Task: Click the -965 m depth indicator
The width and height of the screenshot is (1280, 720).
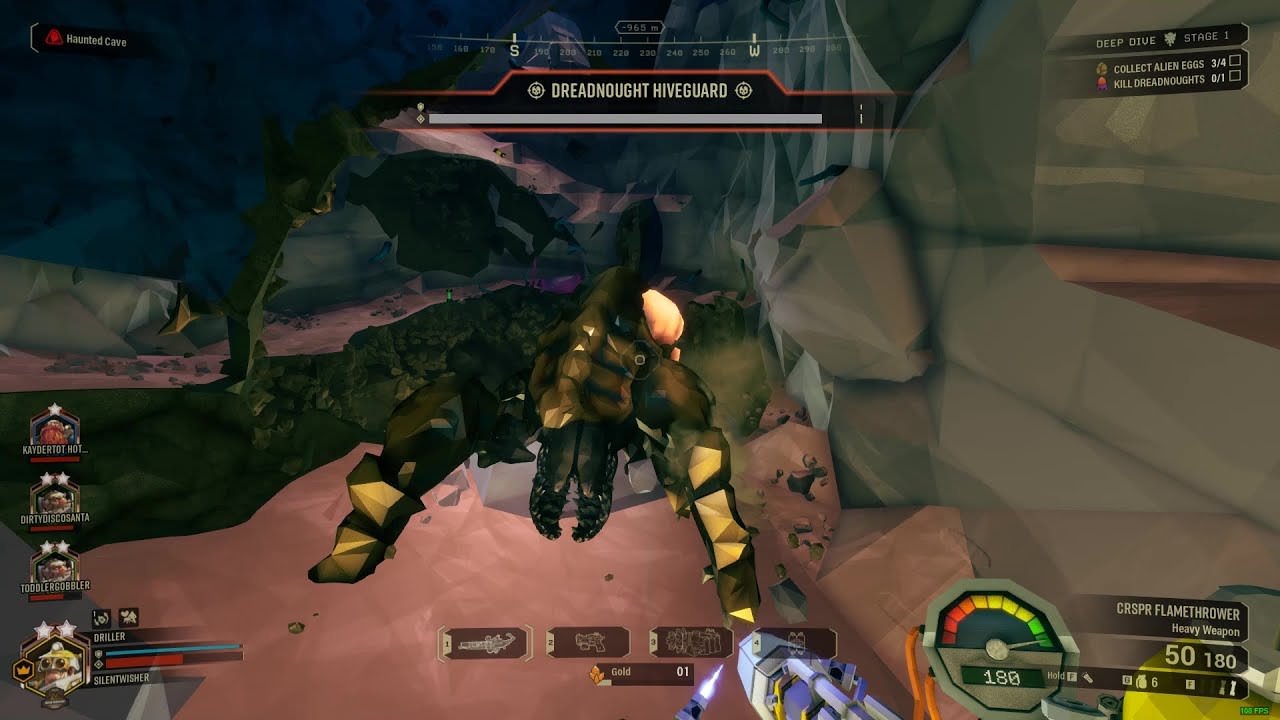Action: point(640,28)
